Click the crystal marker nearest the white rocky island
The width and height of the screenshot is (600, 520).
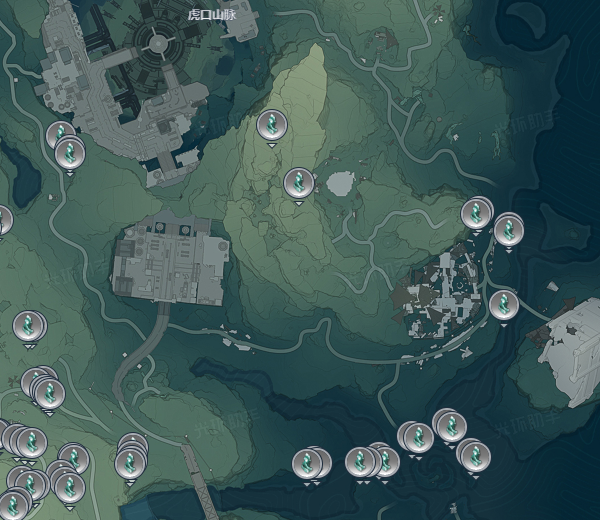coord(503,304)
